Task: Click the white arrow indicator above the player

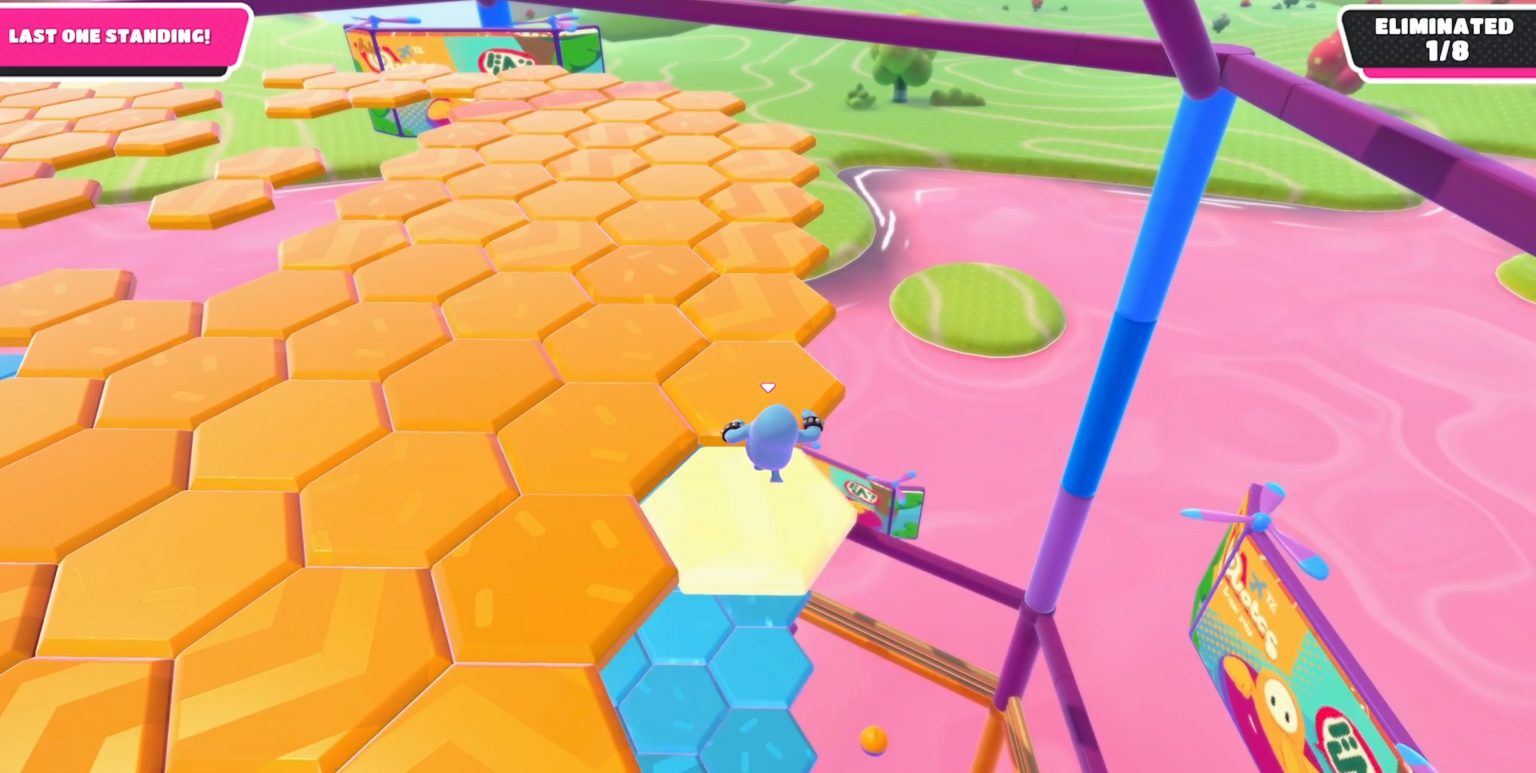Action: pos(768,385)
